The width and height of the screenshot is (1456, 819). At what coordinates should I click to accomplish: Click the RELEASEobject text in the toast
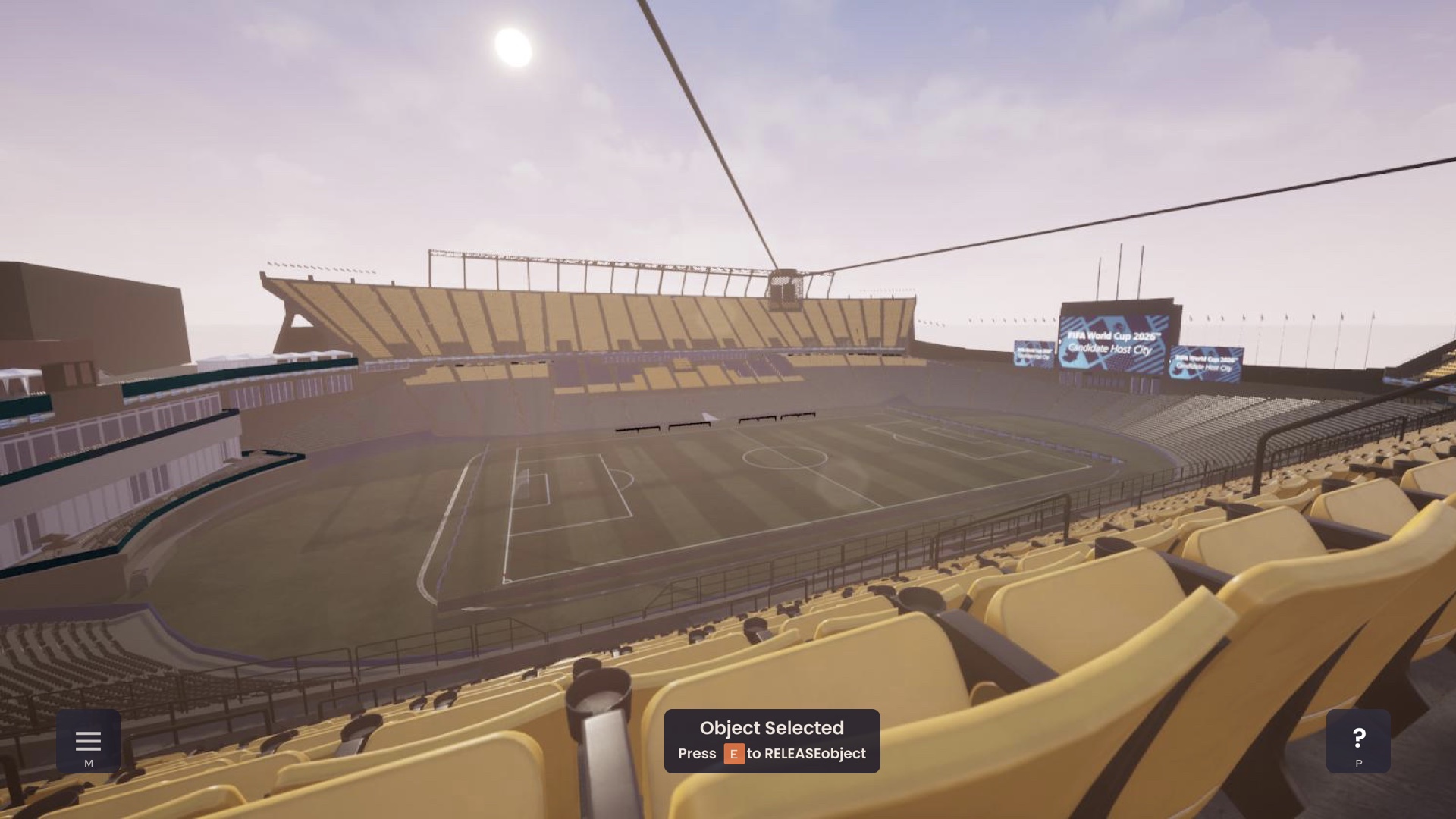(x=816, y=754)
